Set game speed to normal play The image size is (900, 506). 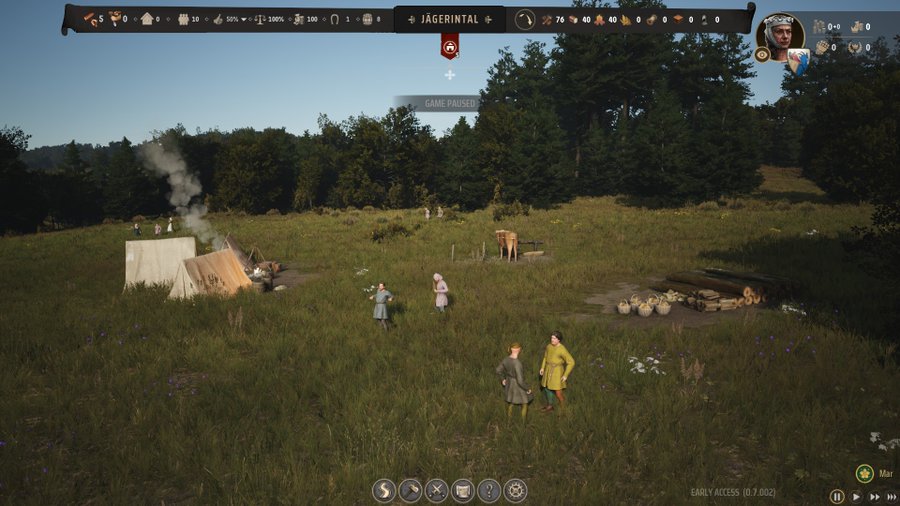(x=856, y=496)
